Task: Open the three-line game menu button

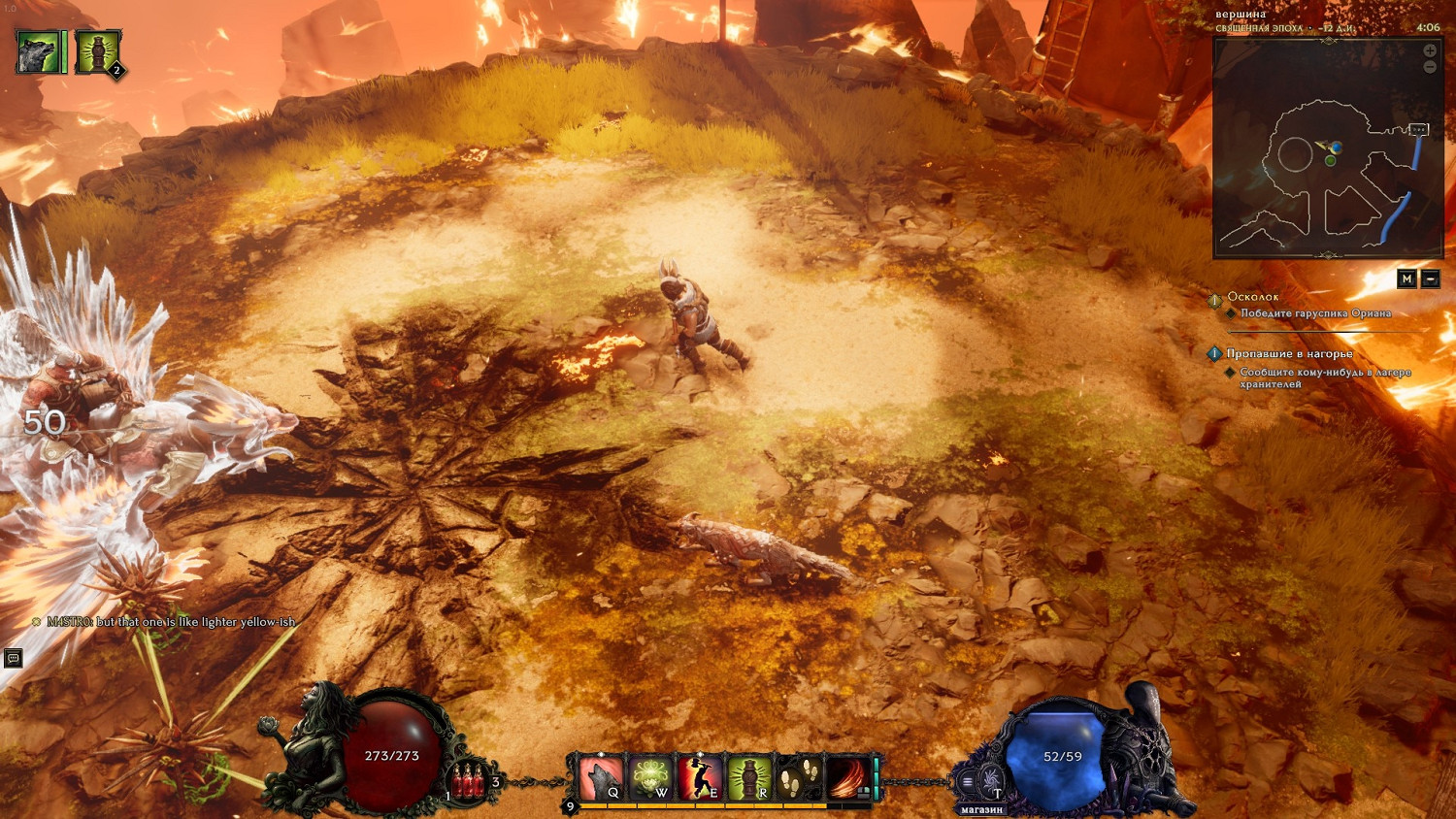Action: tap(967, 781)
